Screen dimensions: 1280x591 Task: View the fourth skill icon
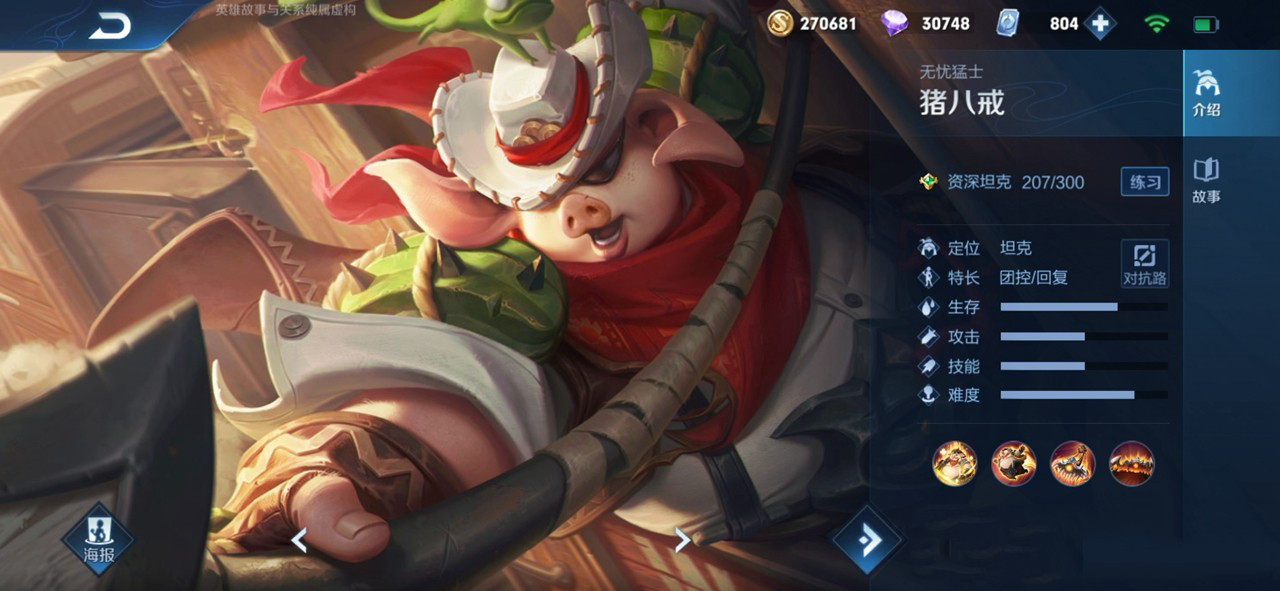(1131, 464)
